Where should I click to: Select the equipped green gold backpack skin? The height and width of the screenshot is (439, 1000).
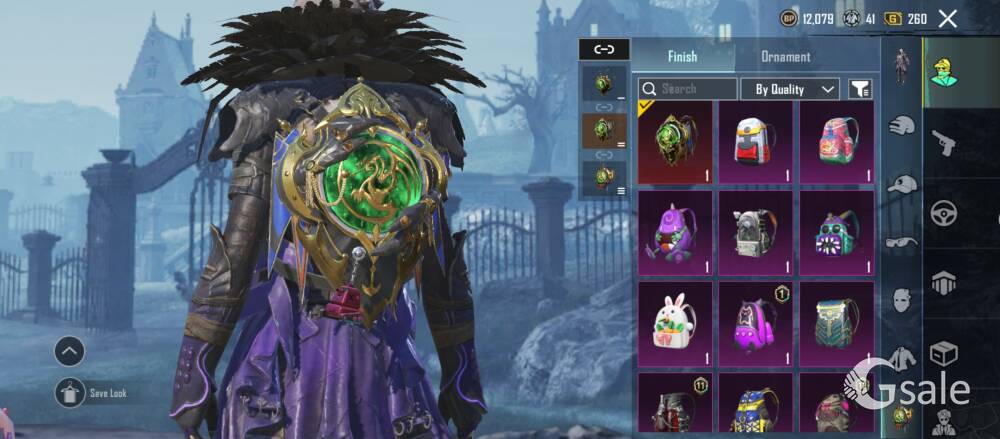675,143
